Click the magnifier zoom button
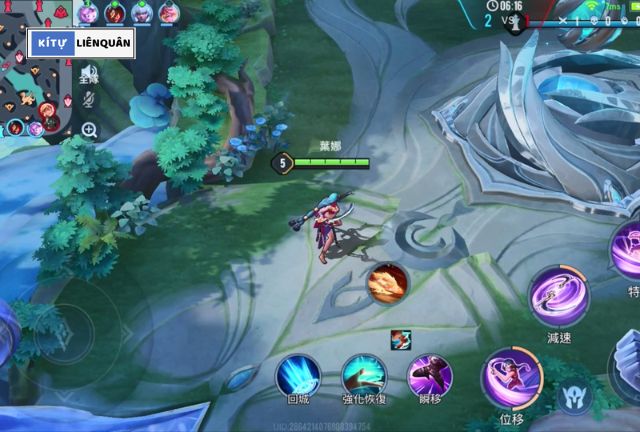Screen dimensions: 640x432 [89, 129]
